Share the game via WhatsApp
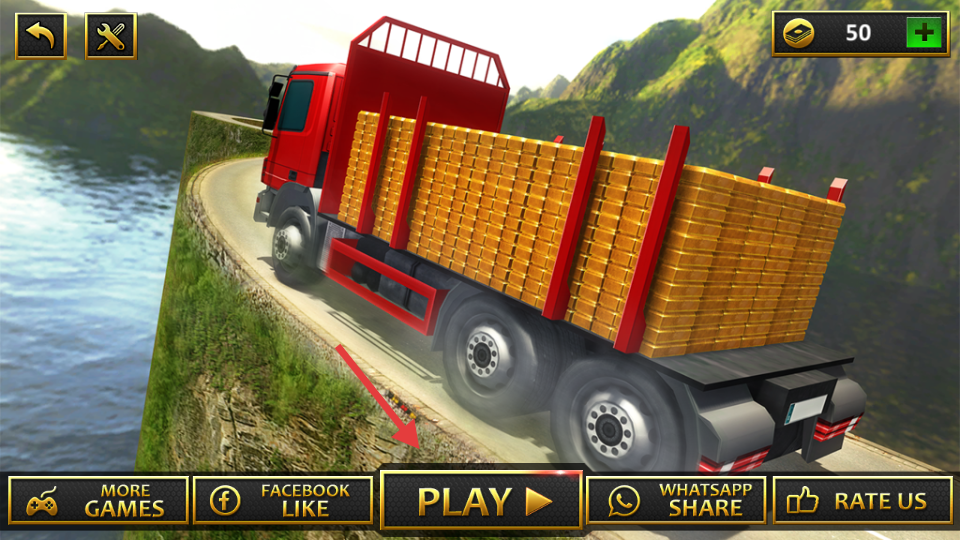 (676, 501)
